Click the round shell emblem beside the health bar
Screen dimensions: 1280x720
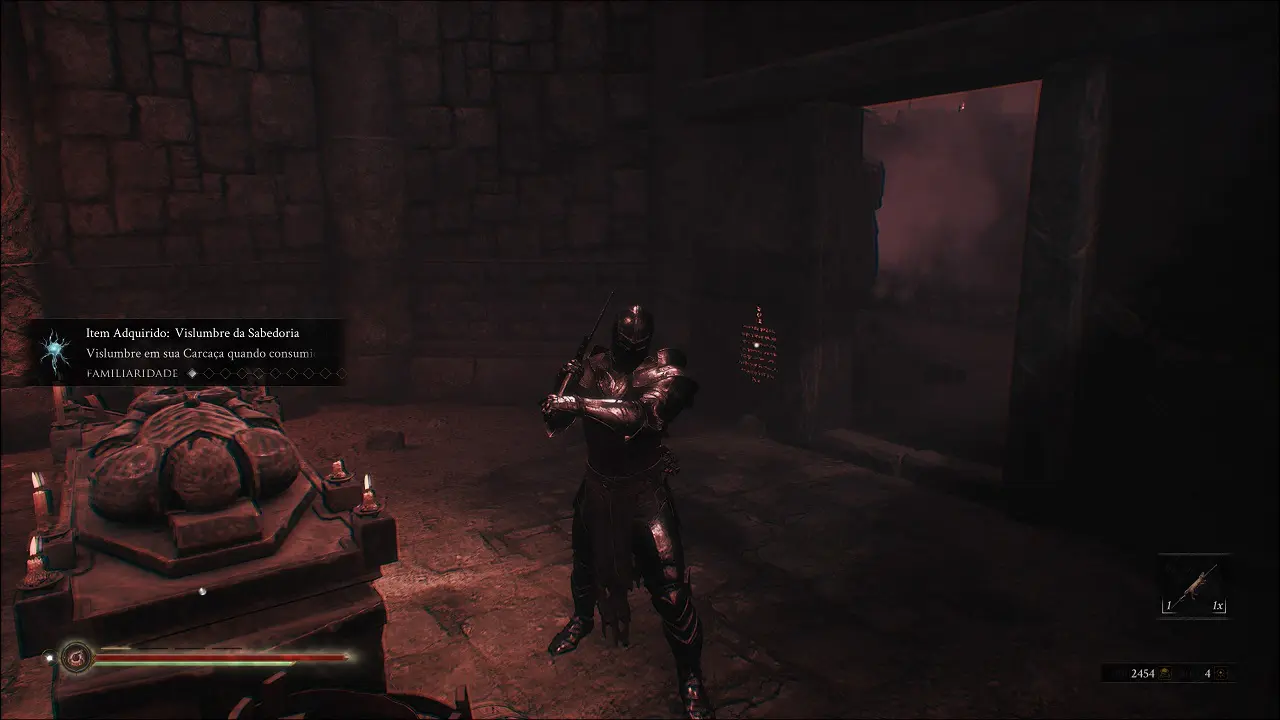[x=76, y=657]
